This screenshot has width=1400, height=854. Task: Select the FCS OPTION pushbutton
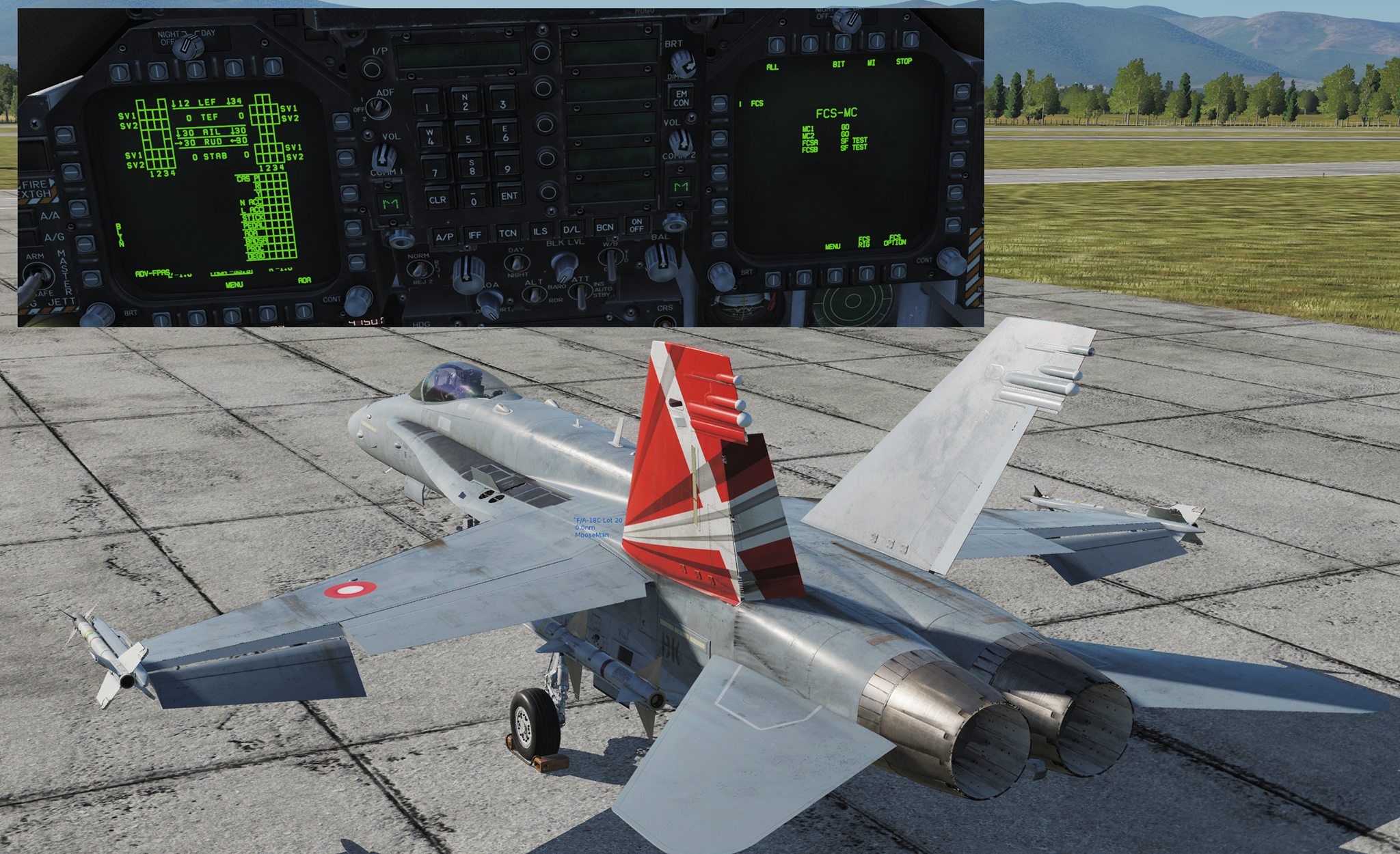click(900, 273)
